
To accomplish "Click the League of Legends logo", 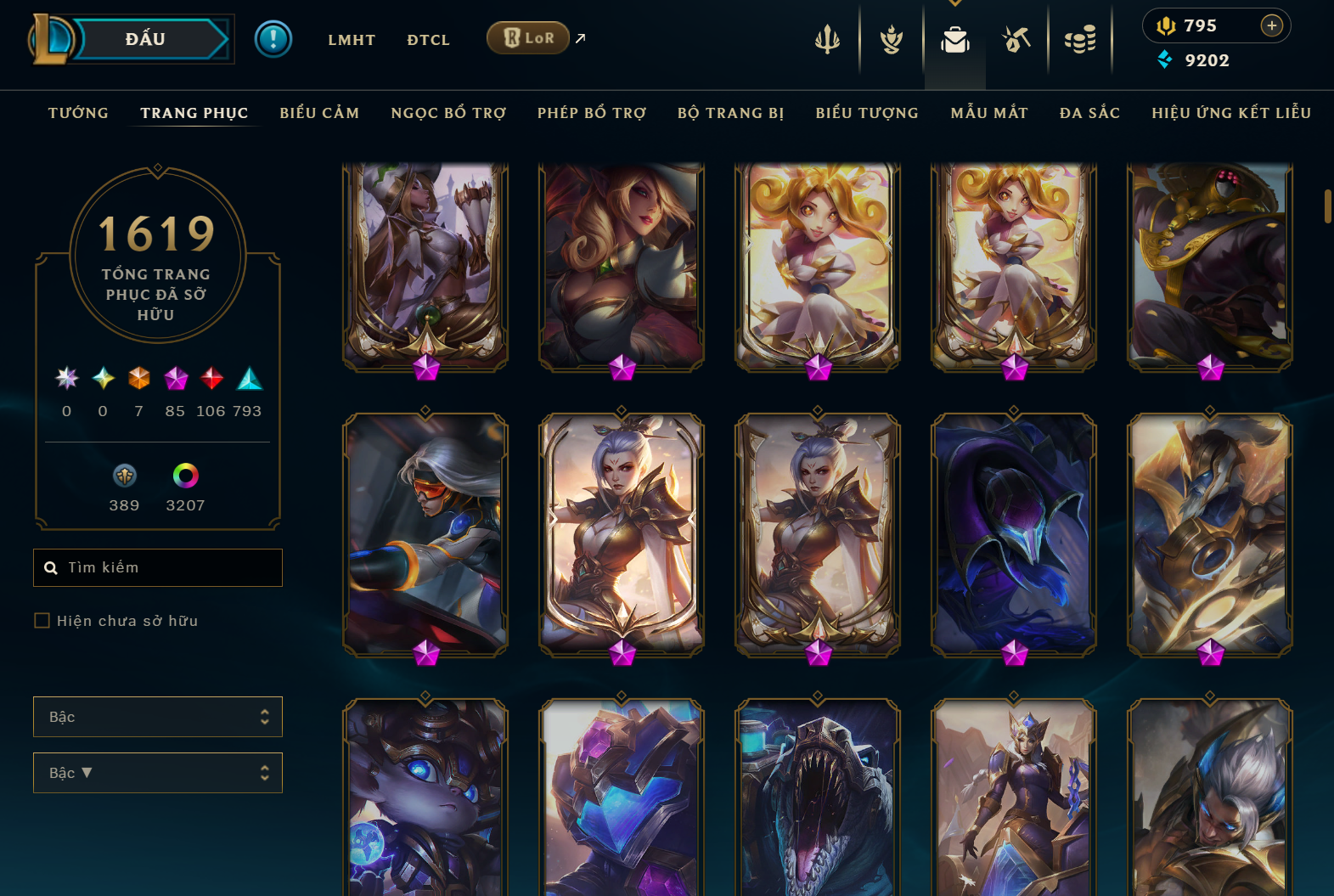I will (x=51, y=38).
